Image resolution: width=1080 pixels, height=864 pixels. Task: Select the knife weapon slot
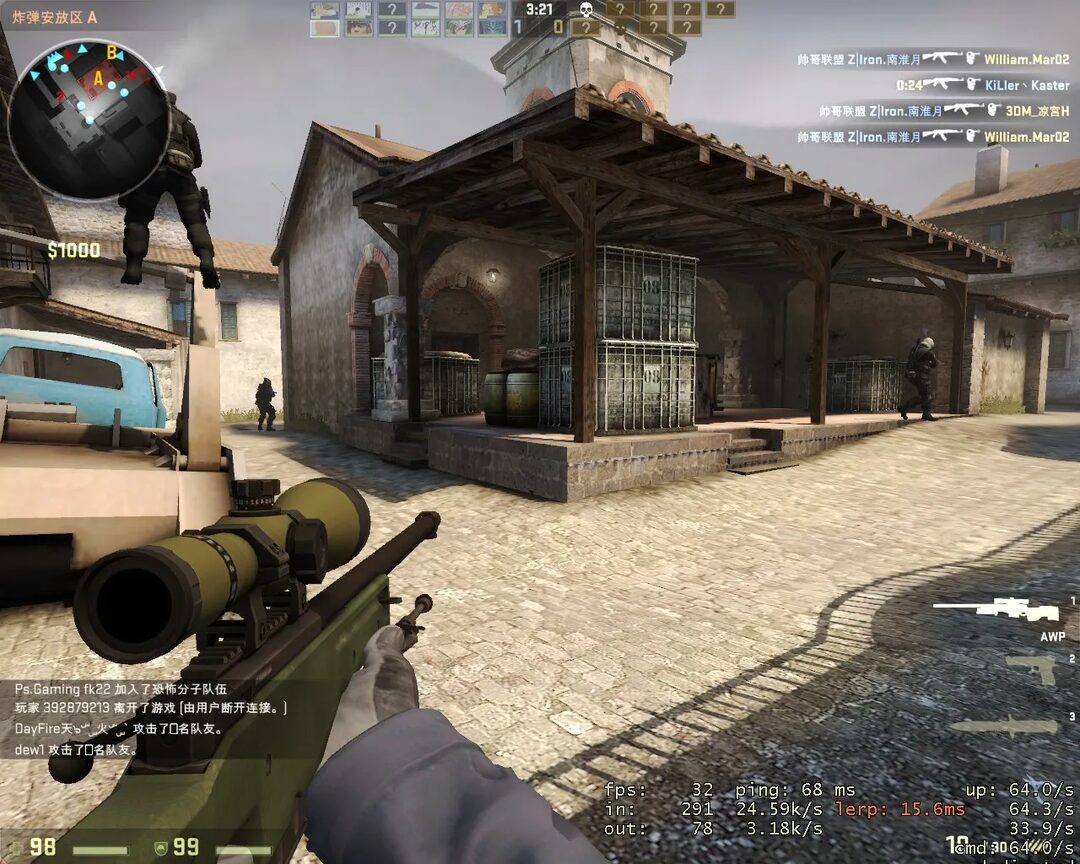click(x=1004, y=727)
